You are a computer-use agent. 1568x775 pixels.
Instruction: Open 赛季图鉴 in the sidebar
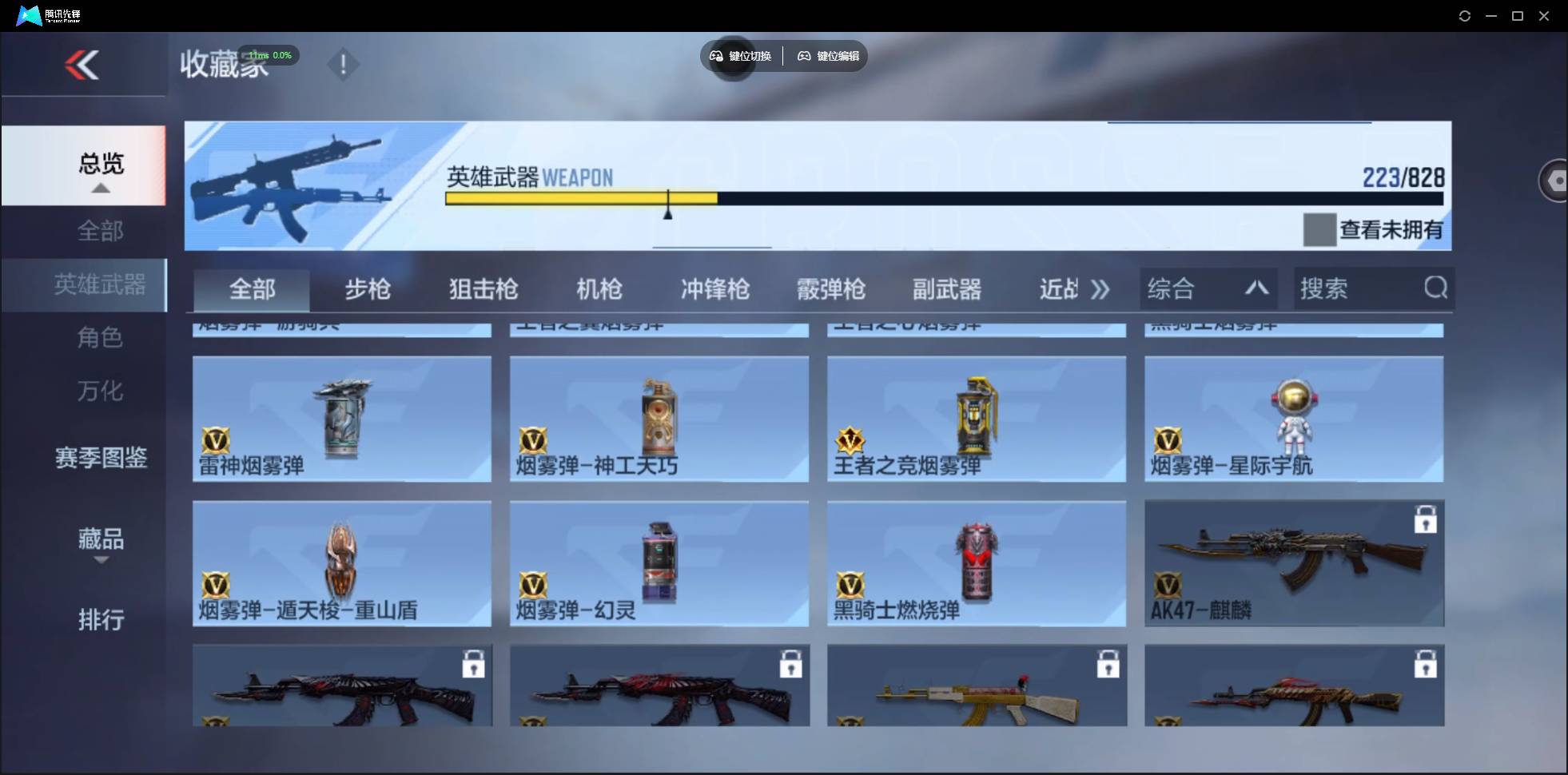pyautogui.click(x=101, y=456)
